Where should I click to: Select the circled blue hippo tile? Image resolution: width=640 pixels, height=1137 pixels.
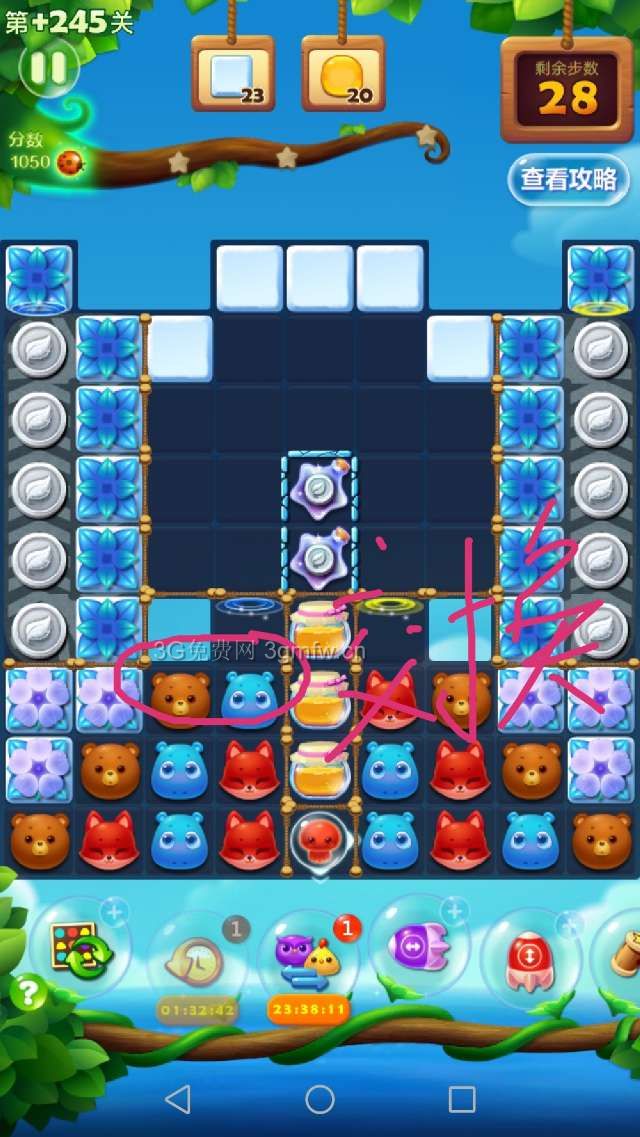[x=250, y=698]
